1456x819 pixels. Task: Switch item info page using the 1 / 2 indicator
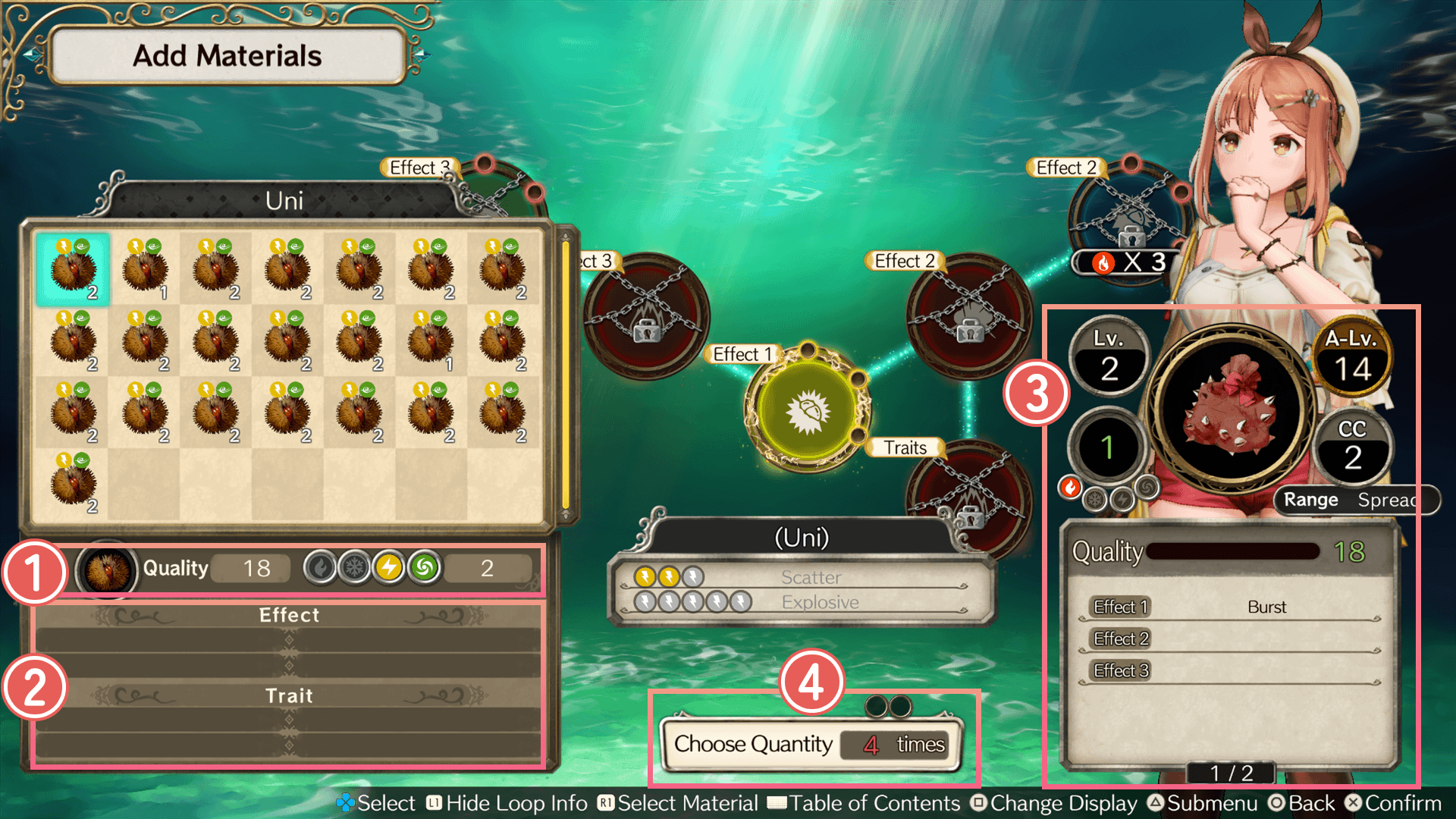coord(1231,772)
